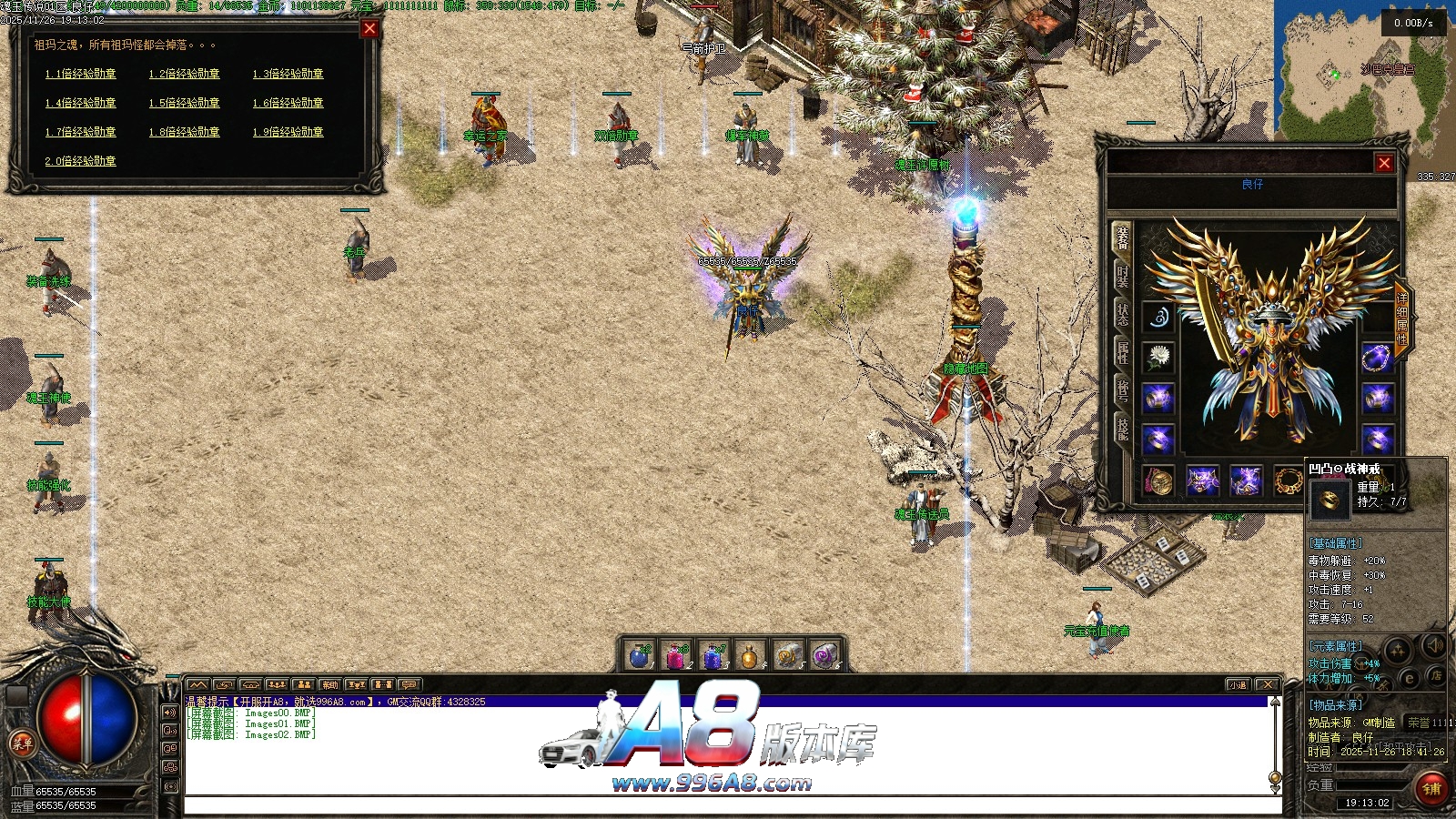This screenshot has height=819, width=1456.
Task: Choose the 2.0倍经验勋章 option
Action: click(80, 161)
